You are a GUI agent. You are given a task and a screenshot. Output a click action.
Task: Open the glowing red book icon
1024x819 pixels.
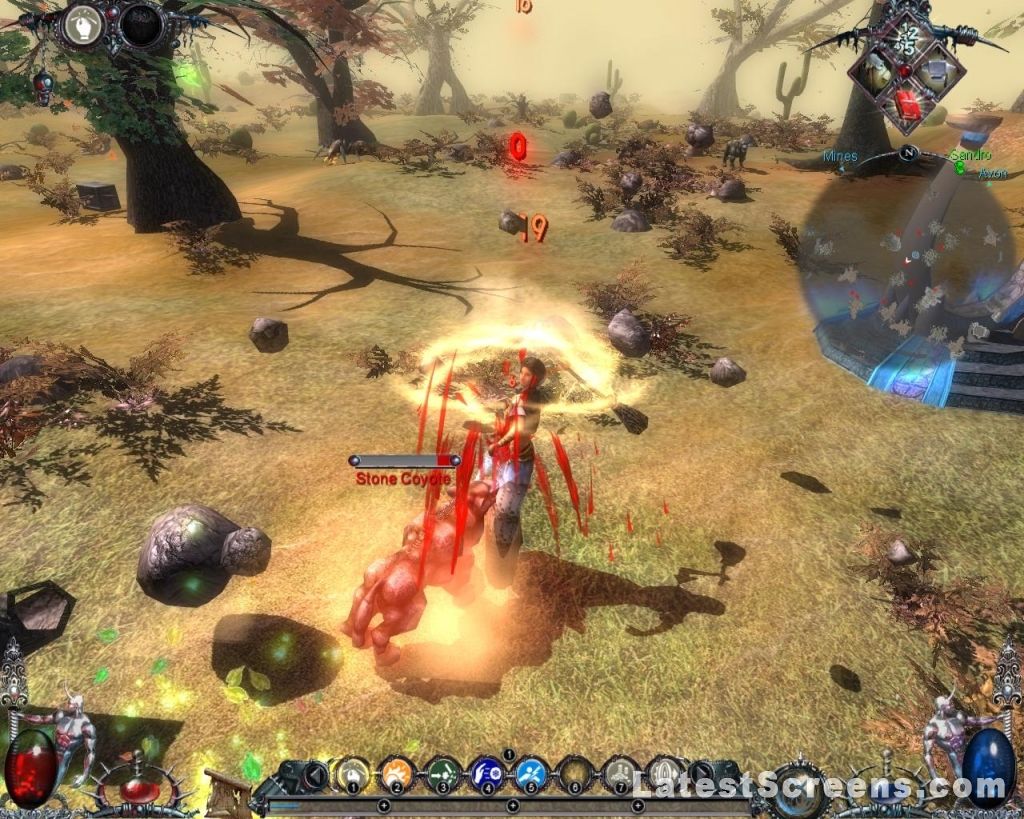(x=908, y=103)
